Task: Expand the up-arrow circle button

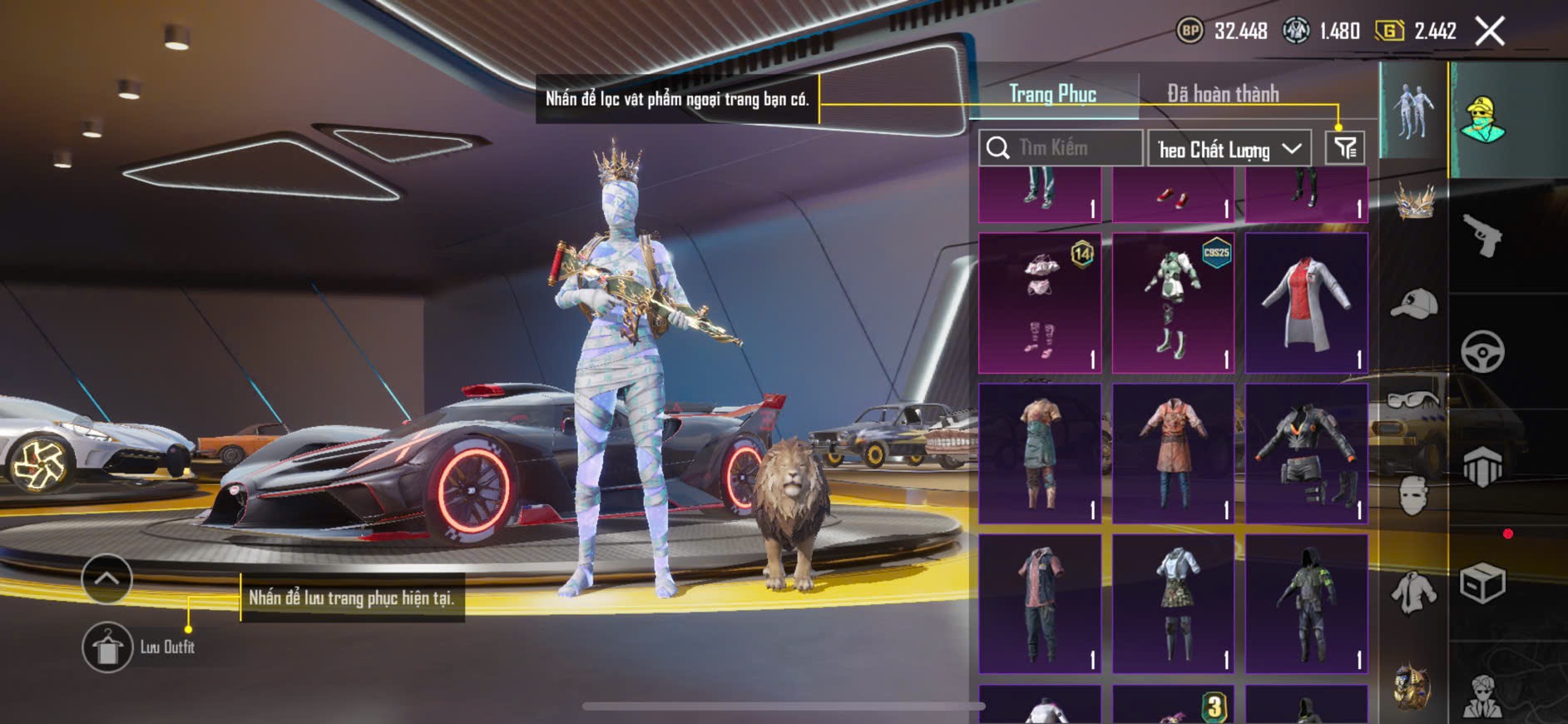Action: 106,578
